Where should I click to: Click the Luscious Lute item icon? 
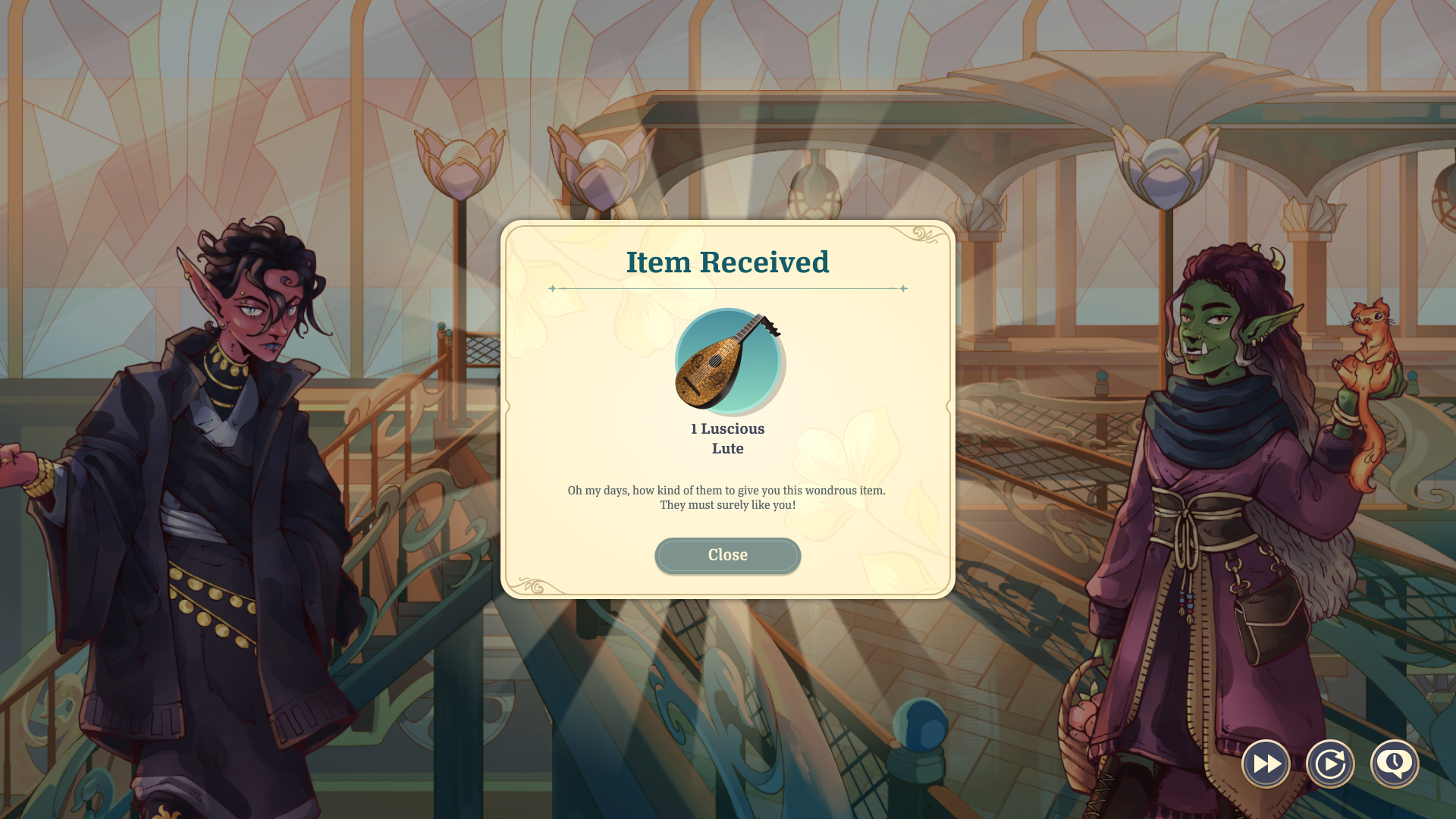(x=728, y=361)
